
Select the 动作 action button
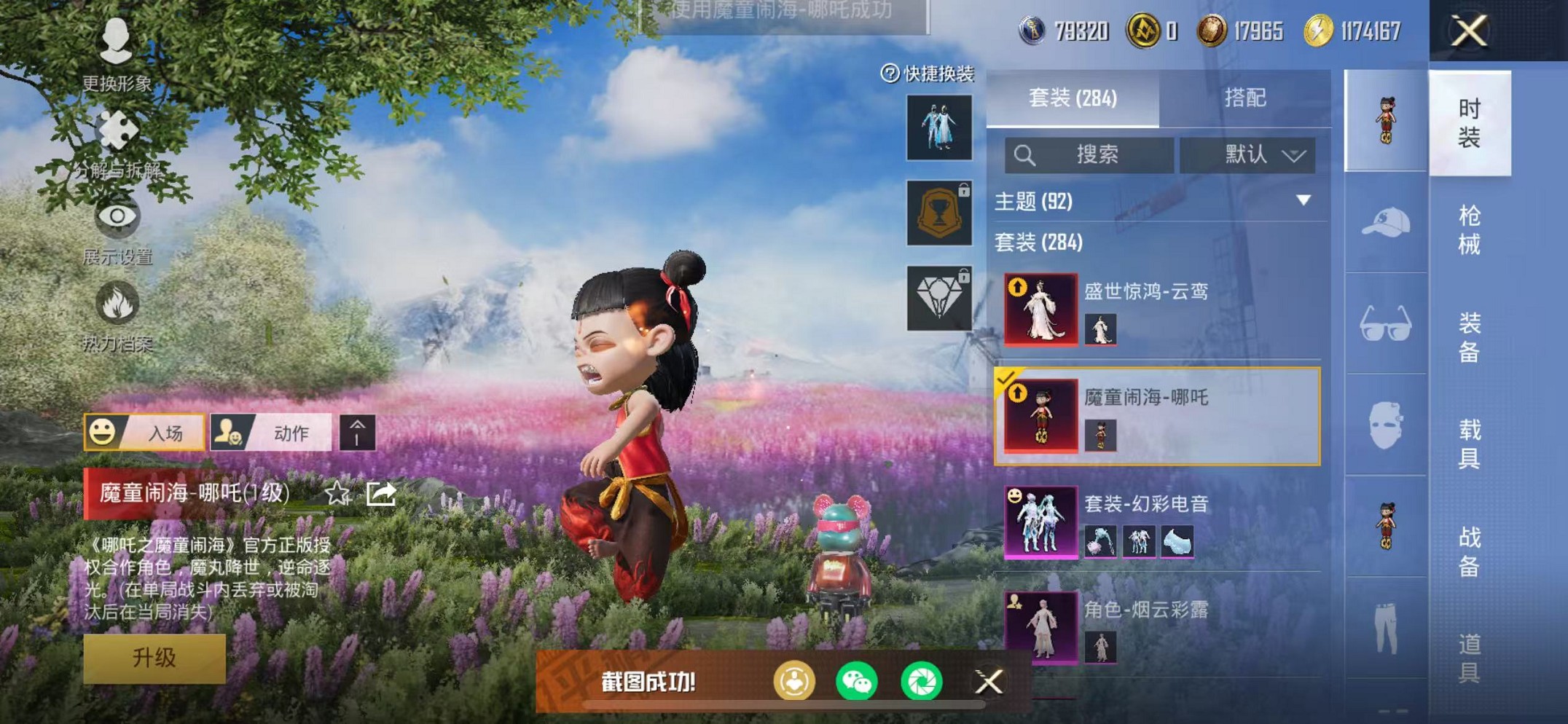(x=271, y=433)
